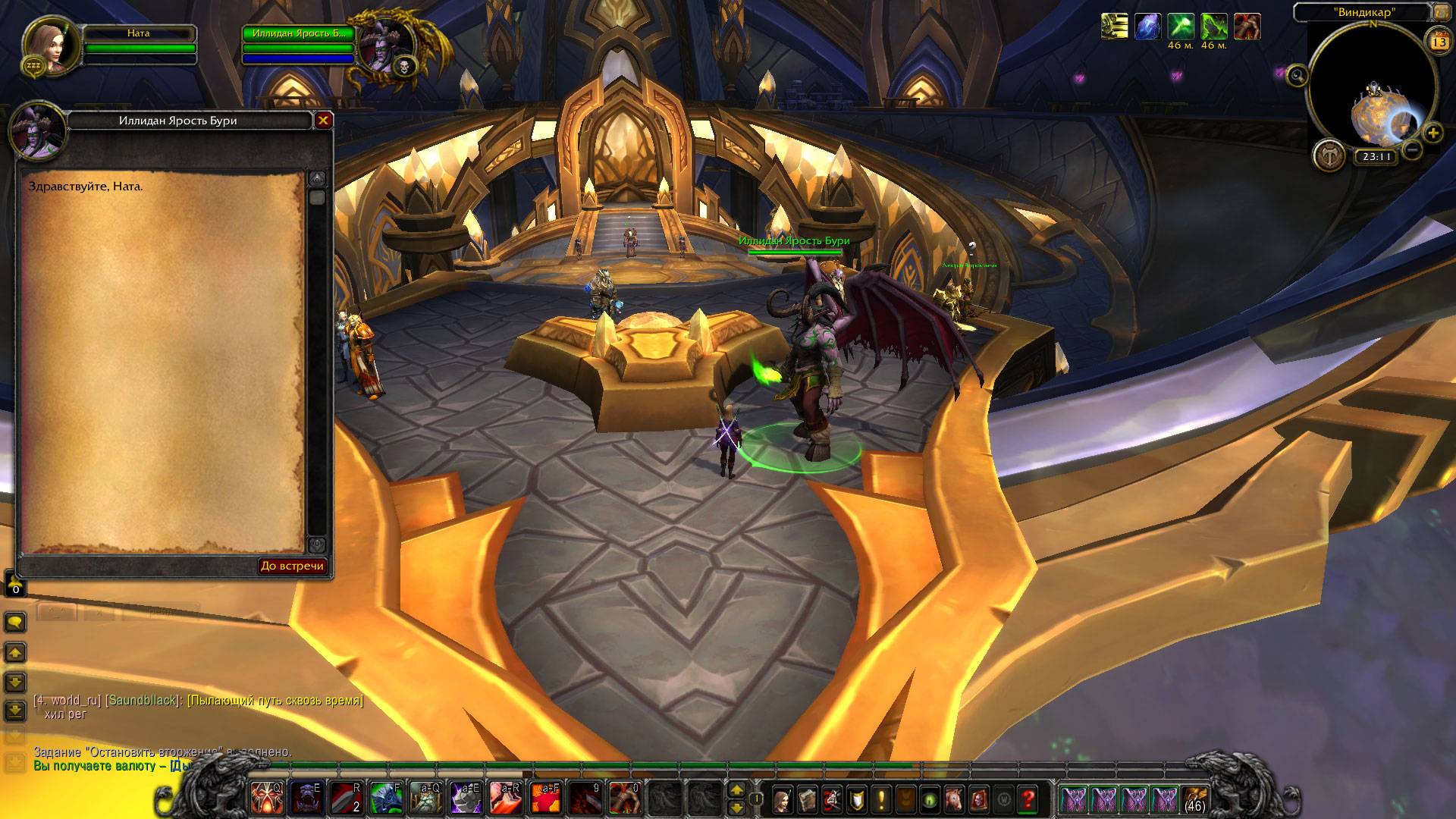Viewport: 1456px width, 819px height.
Task: Zoom in the minimap with the plus button
Action: pyautogui.click(x=1432, y=133)
